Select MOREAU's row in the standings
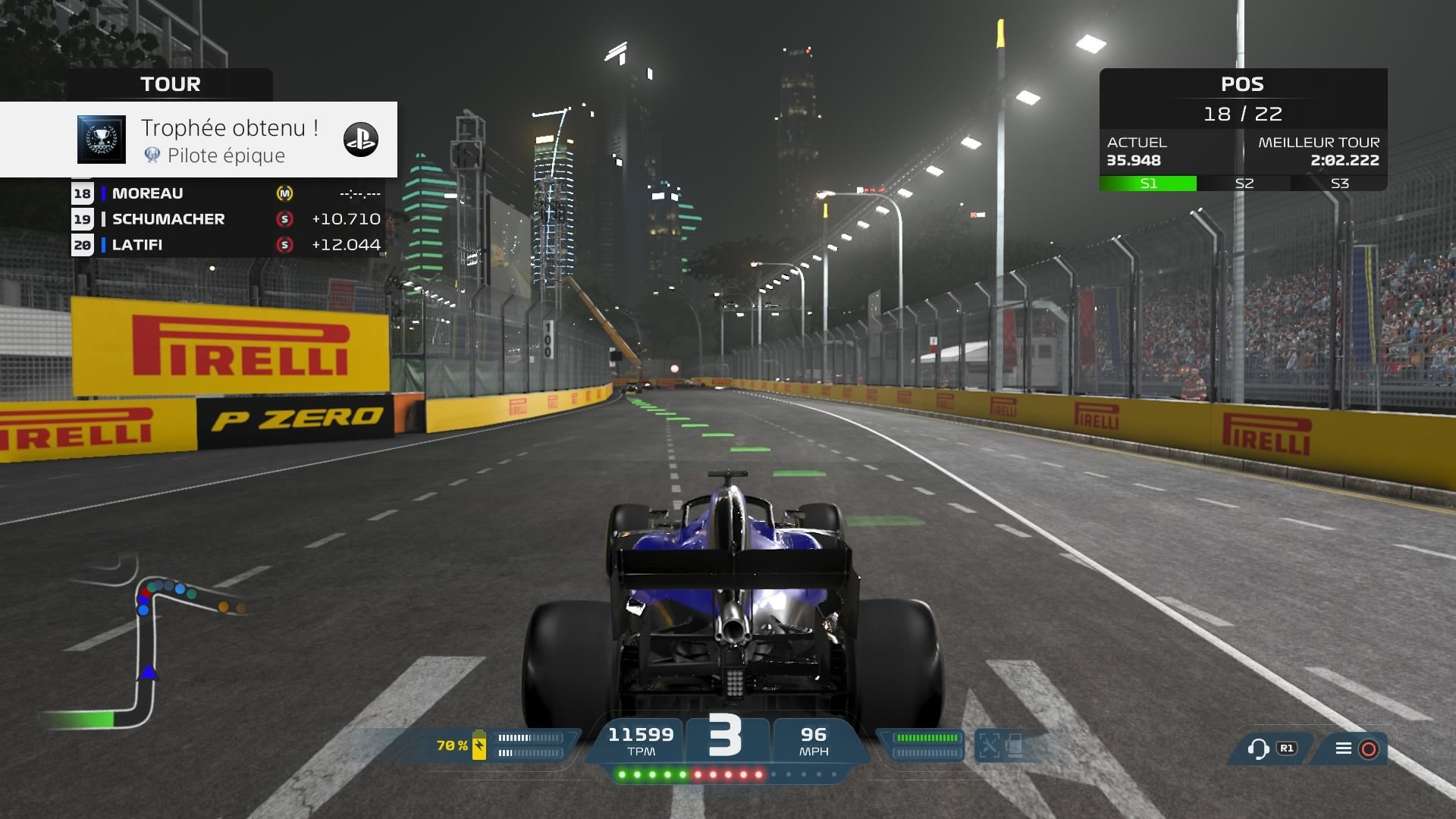 tap(226, 193)
